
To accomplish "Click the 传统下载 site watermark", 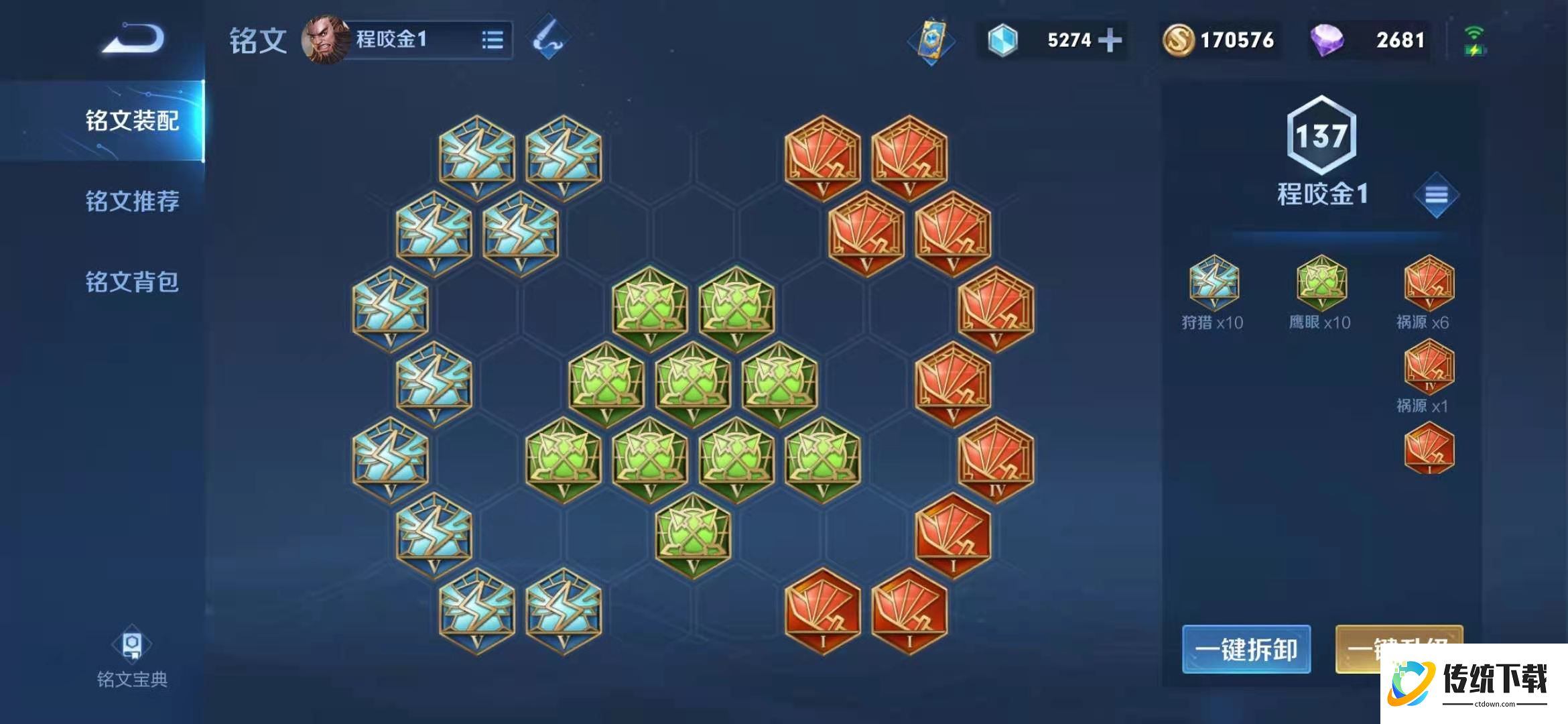I will coord(1474,682).
